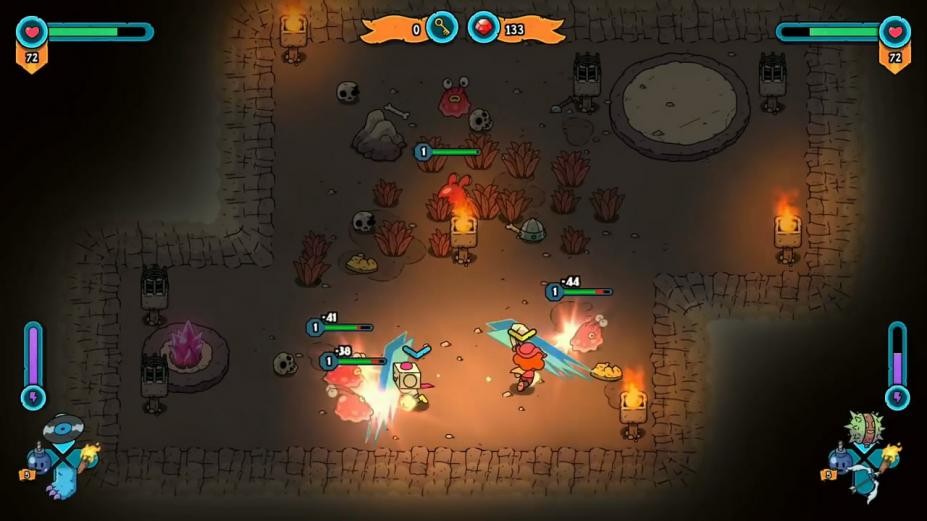The height and width of the screenshot is (521, 927).
Task: Click the golden key counter icon
Action: coord(442,27)
